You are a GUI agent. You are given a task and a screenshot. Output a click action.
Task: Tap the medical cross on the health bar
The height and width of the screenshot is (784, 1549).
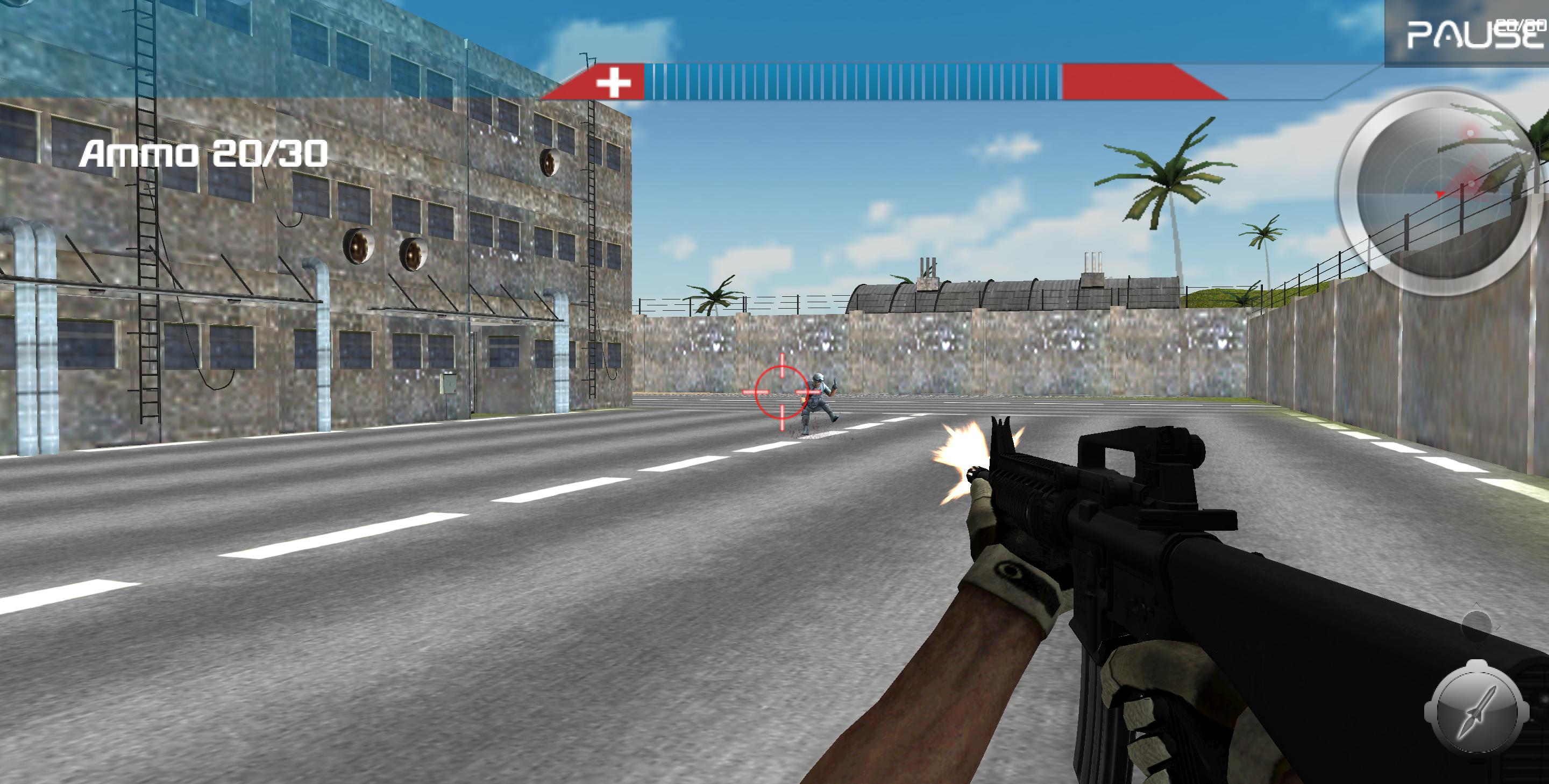tap(613, 81)
